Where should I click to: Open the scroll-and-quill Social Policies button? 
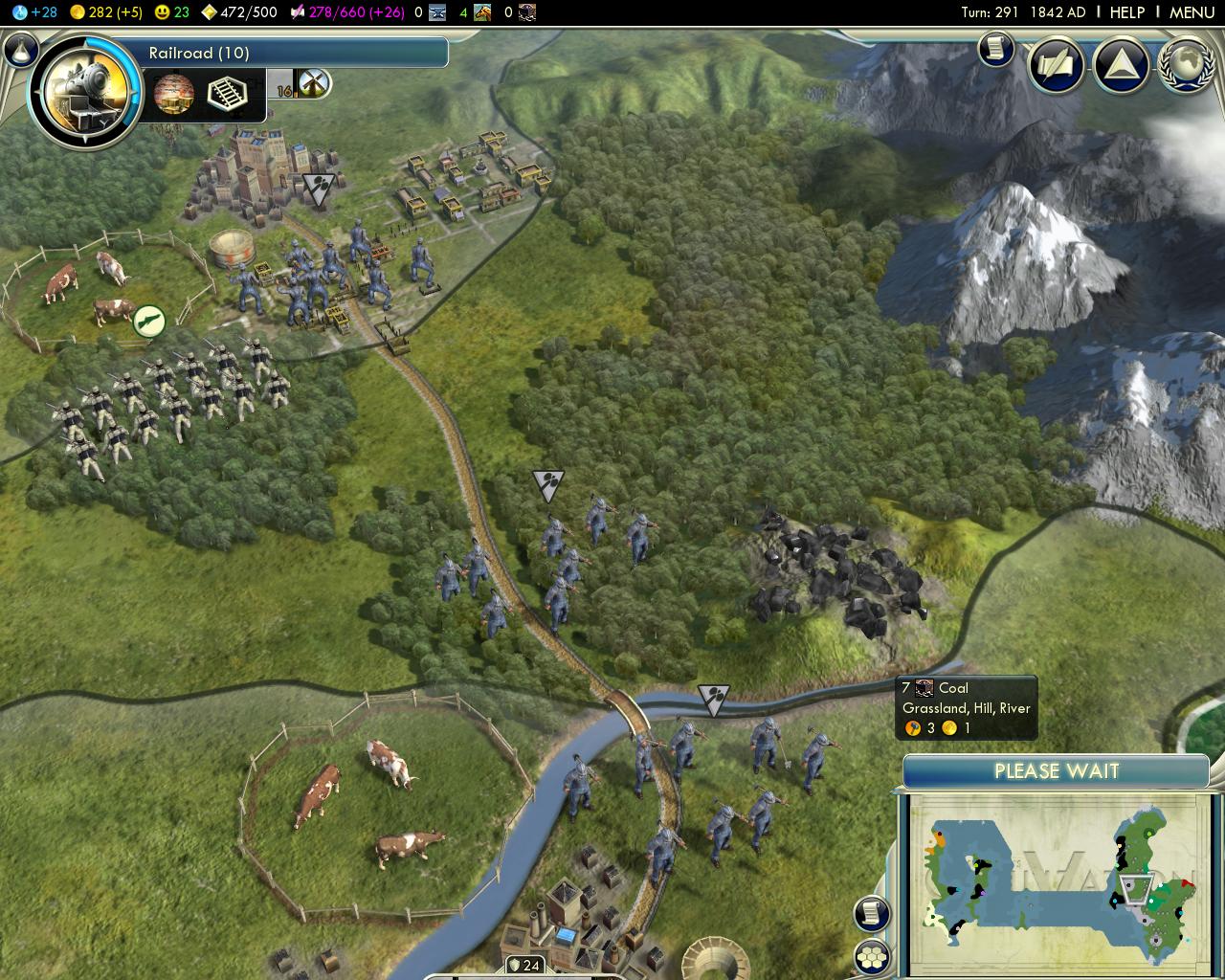point(1056,65)
